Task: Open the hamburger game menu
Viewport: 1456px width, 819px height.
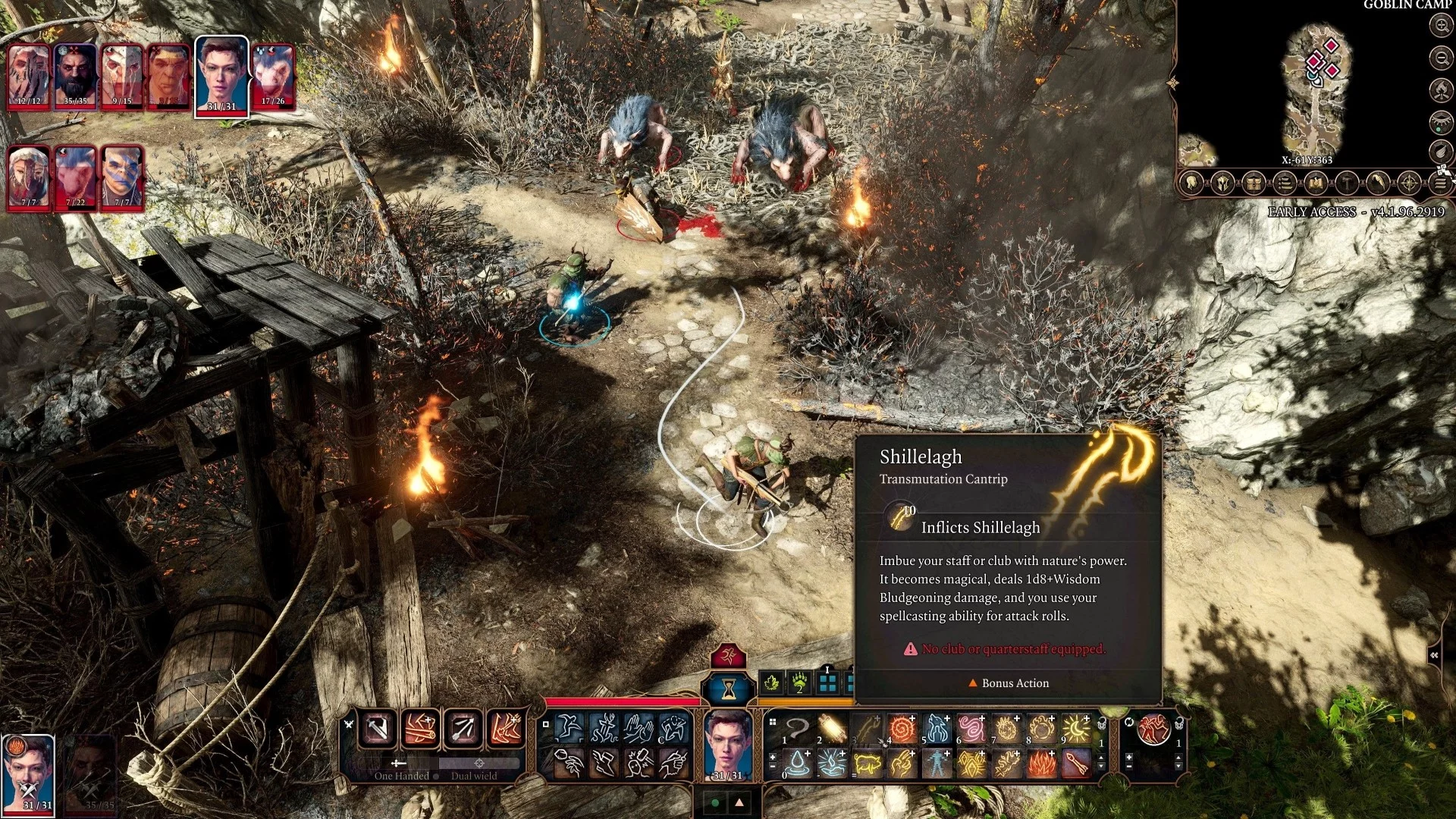Action: (x=1440, y=184)
